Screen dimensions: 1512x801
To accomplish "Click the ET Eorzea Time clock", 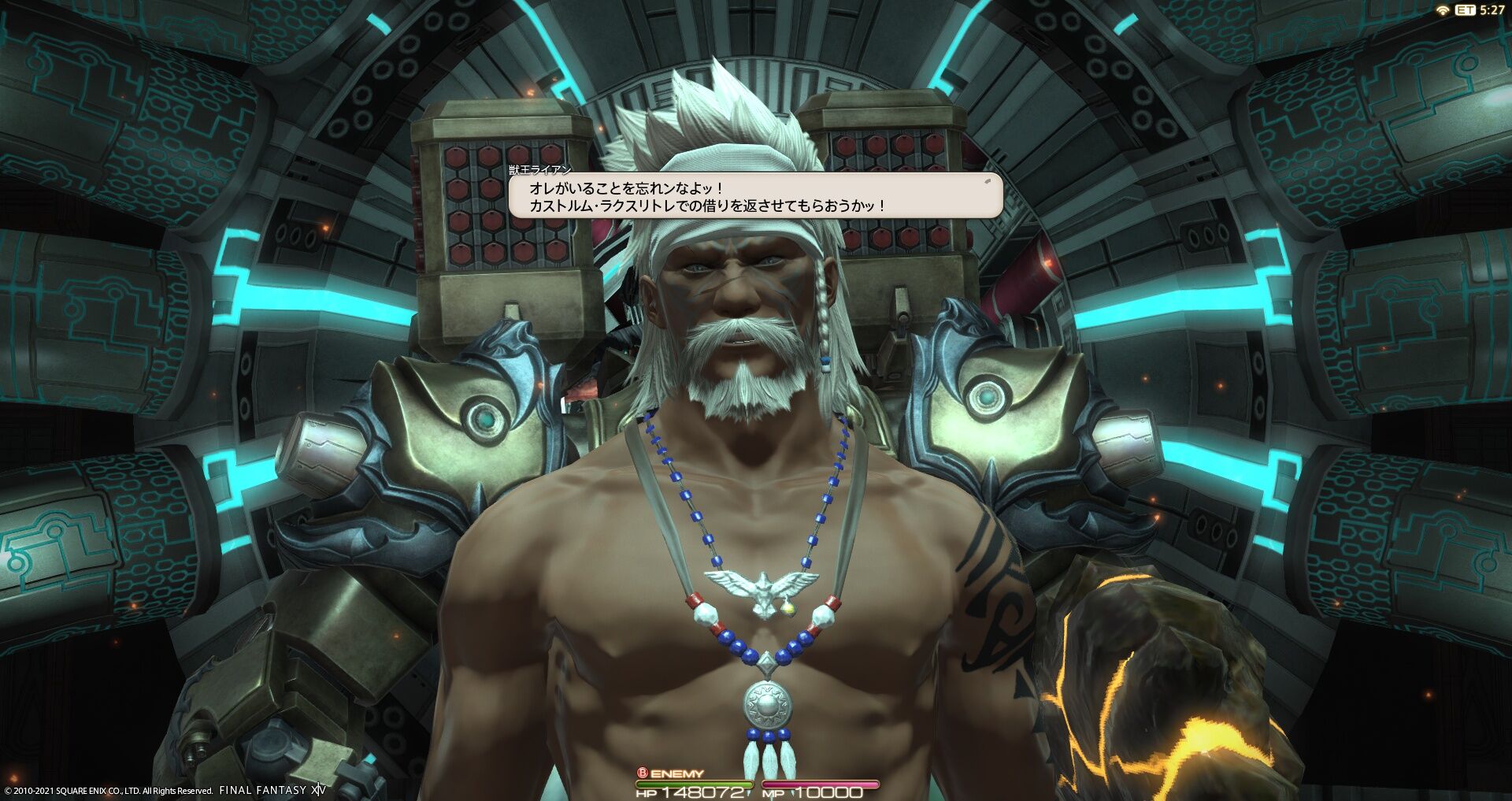I will [1477, 11].
